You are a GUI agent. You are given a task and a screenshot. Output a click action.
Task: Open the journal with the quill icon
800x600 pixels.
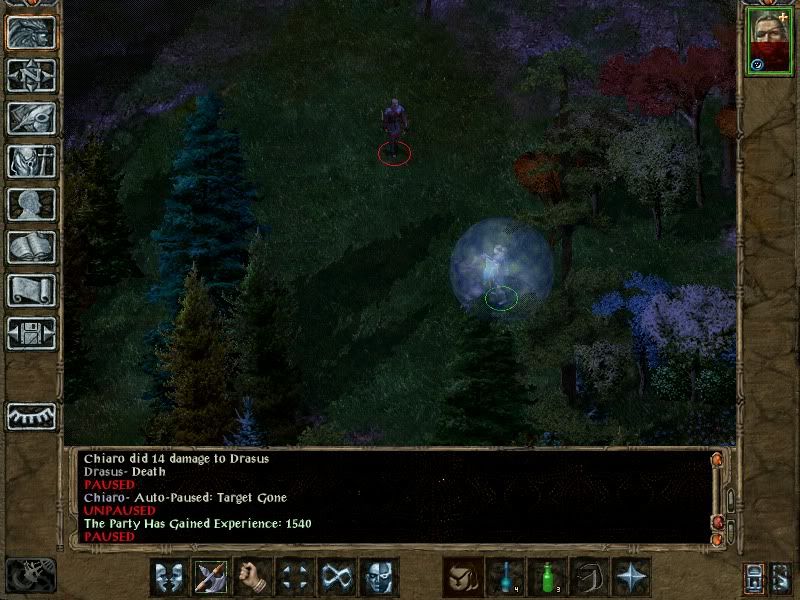coord(31,118)
